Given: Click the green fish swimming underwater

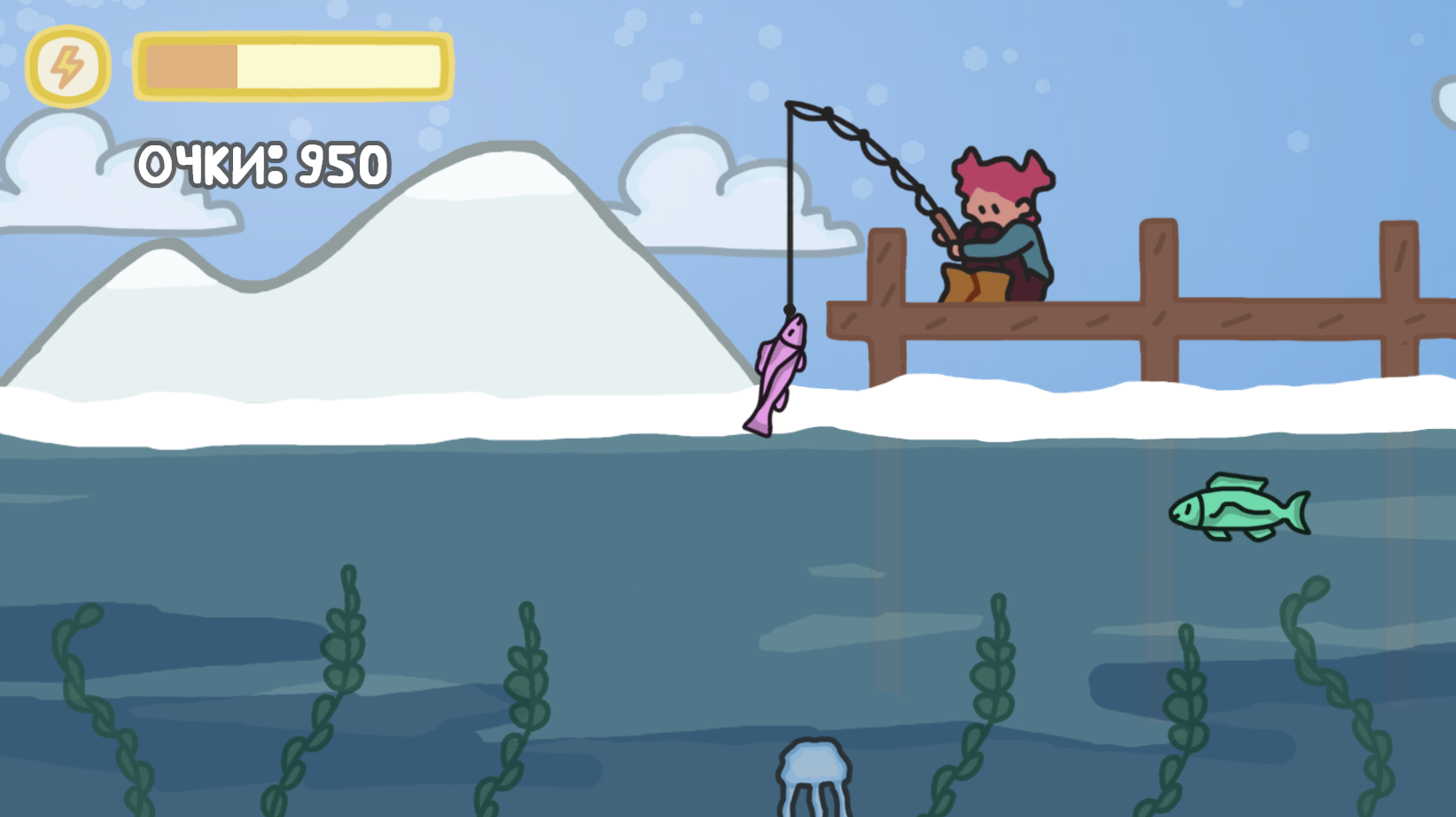Looking at the screenshot, I should click(1241, 507).
